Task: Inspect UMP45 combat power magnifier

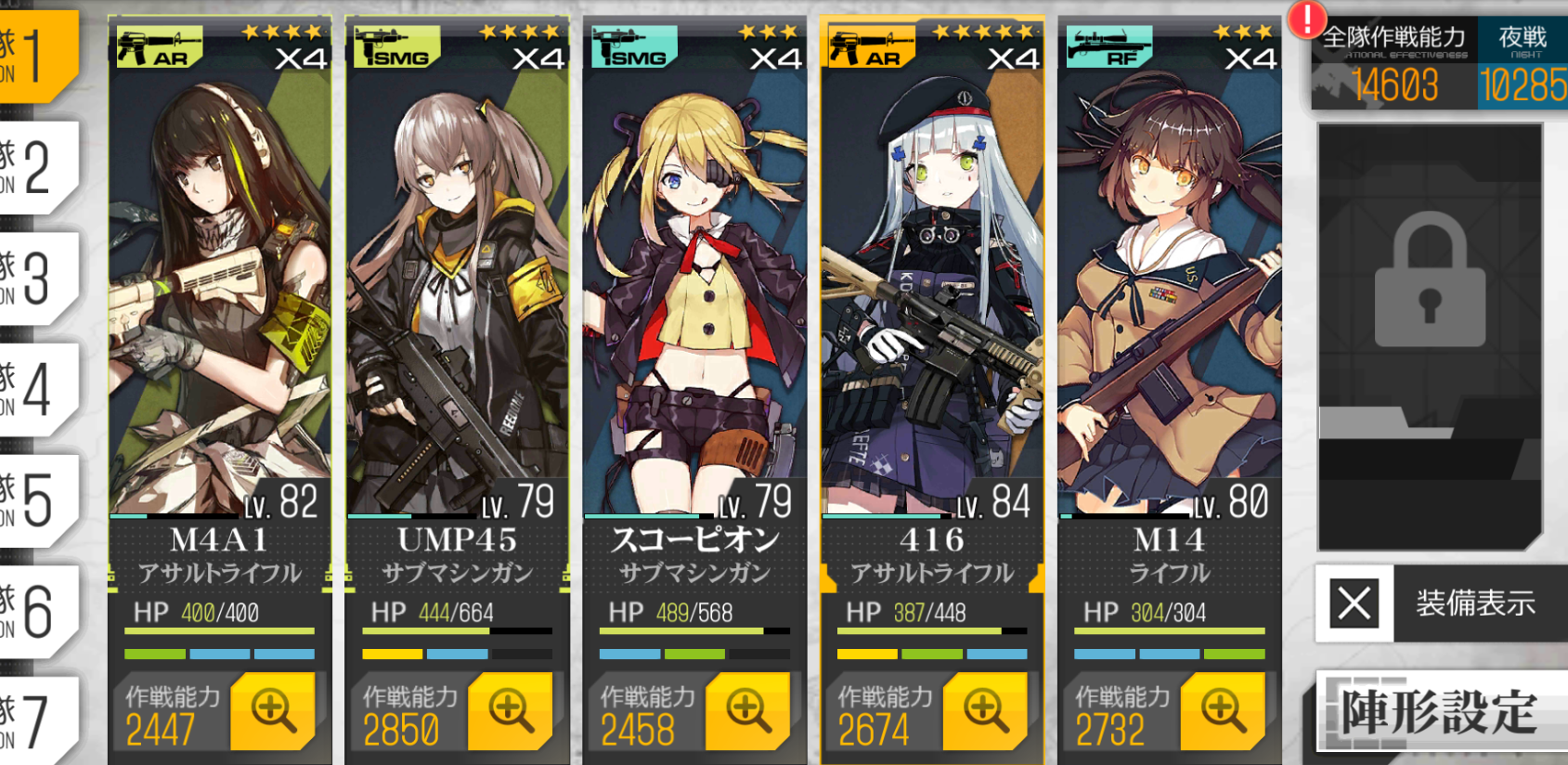Action: [x=510, y=711]
